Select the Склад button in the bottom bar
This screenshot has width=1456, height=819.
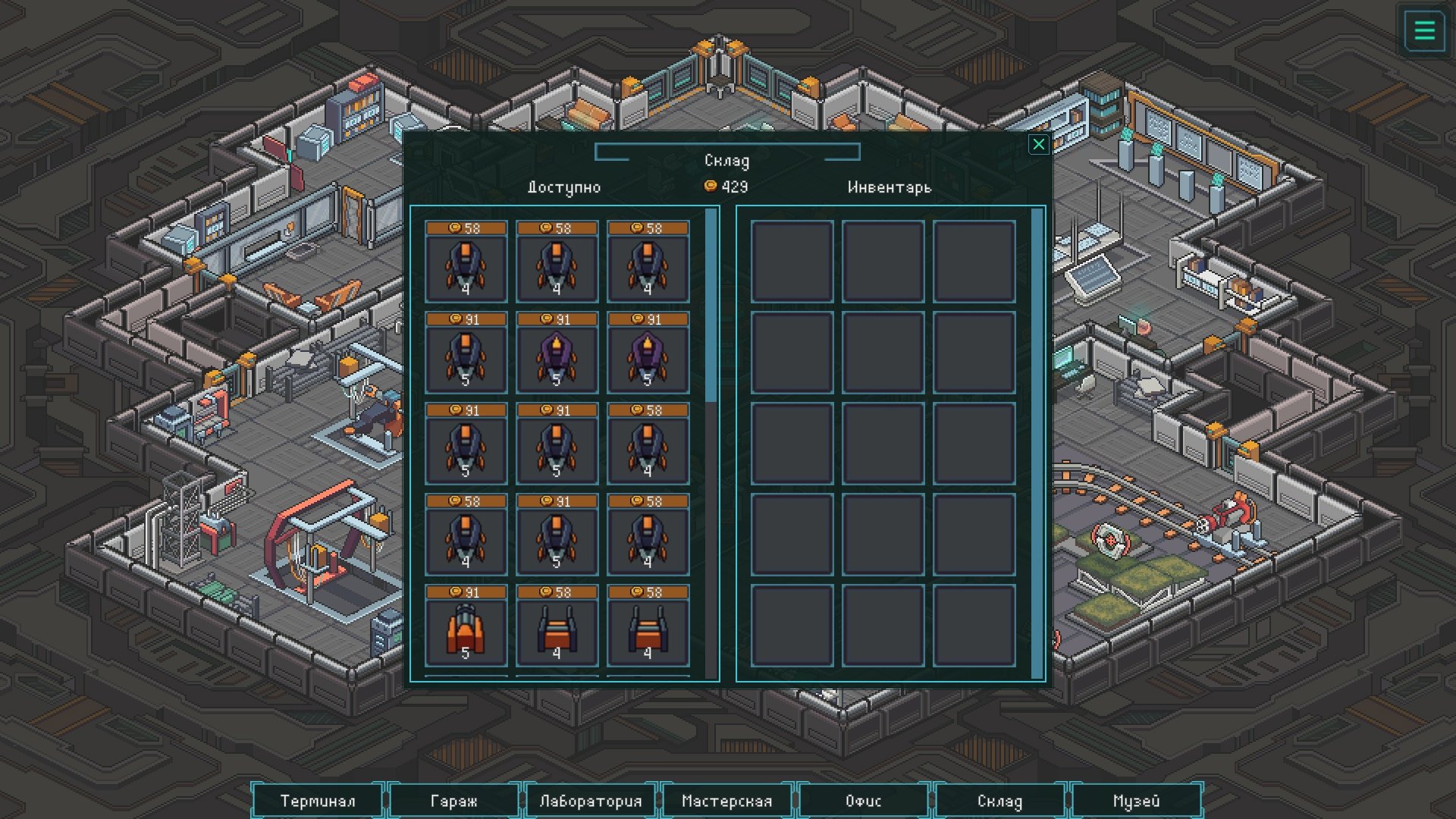tap(999, 801)
